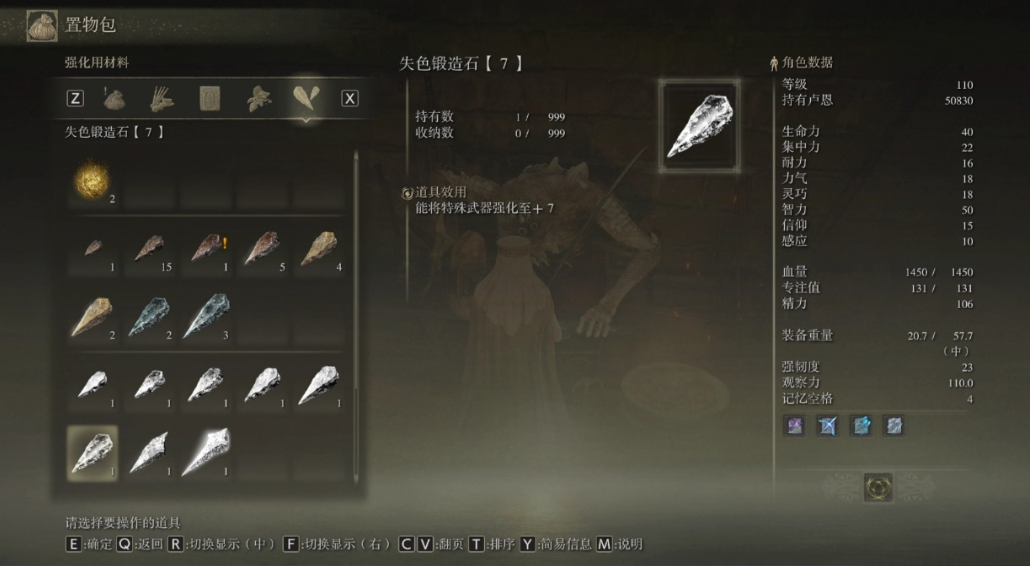
Task: Switch to the pouch inventory tab
Action: [x=115, y=98]
